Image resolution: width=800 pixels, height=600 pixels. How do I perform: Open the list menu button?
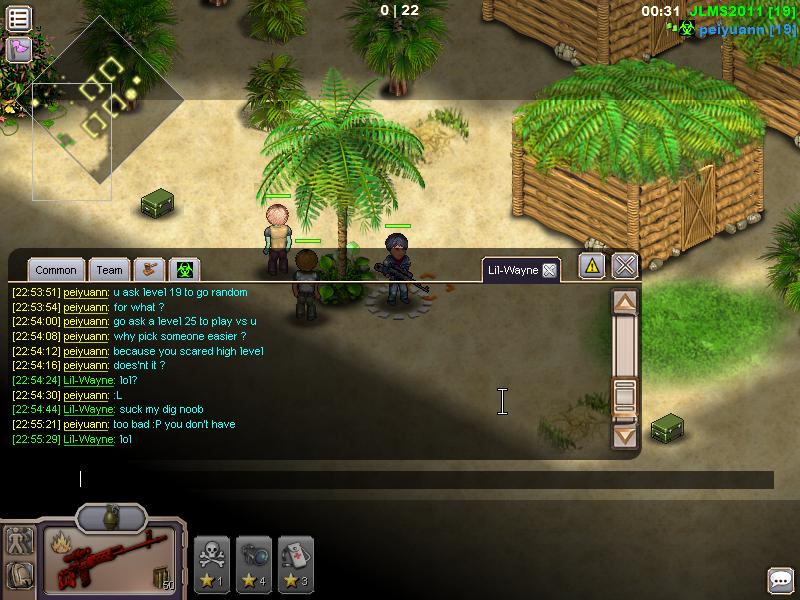coord(18,17)
